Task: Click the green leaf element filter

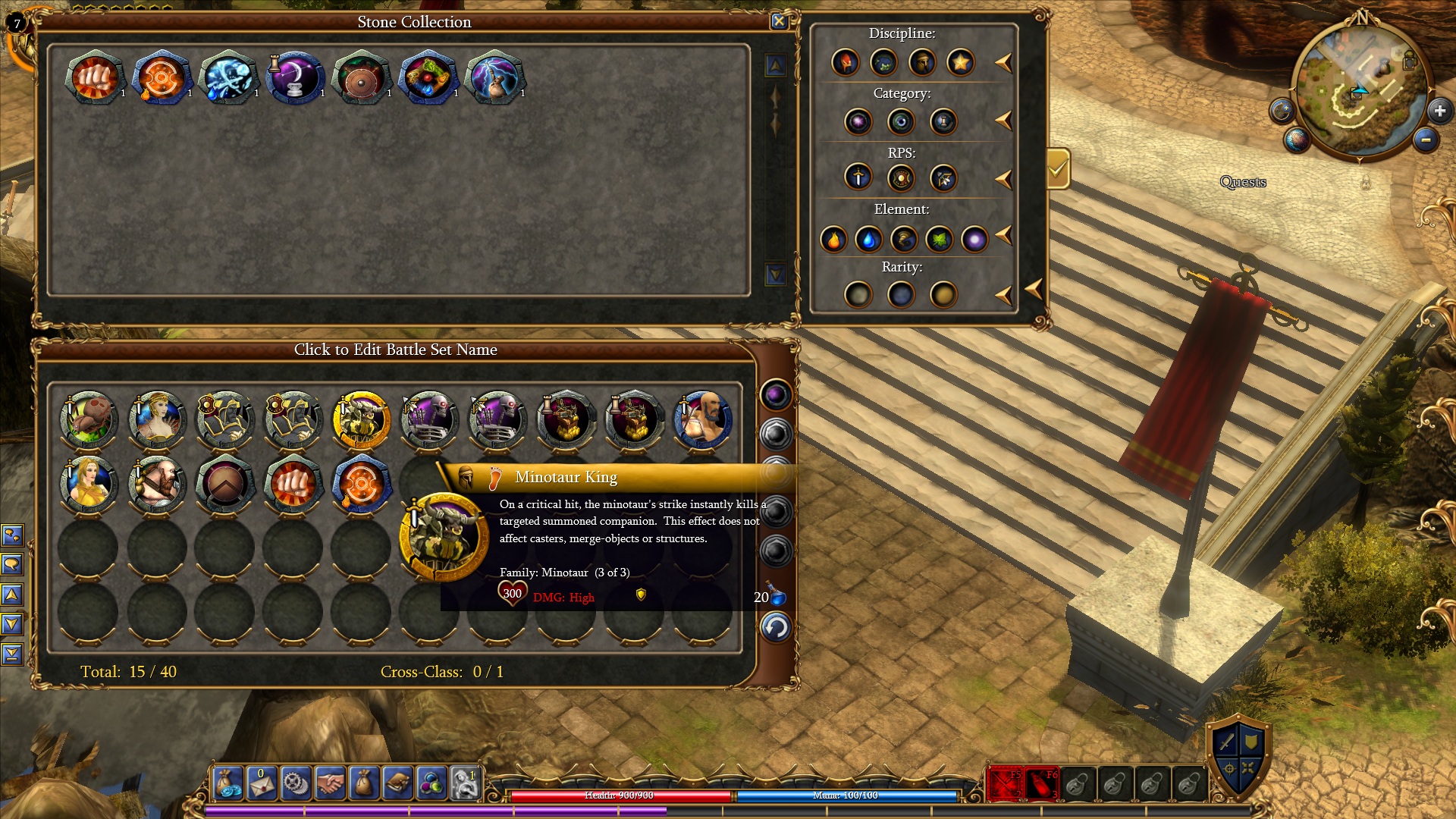Action: click(939, 240)
